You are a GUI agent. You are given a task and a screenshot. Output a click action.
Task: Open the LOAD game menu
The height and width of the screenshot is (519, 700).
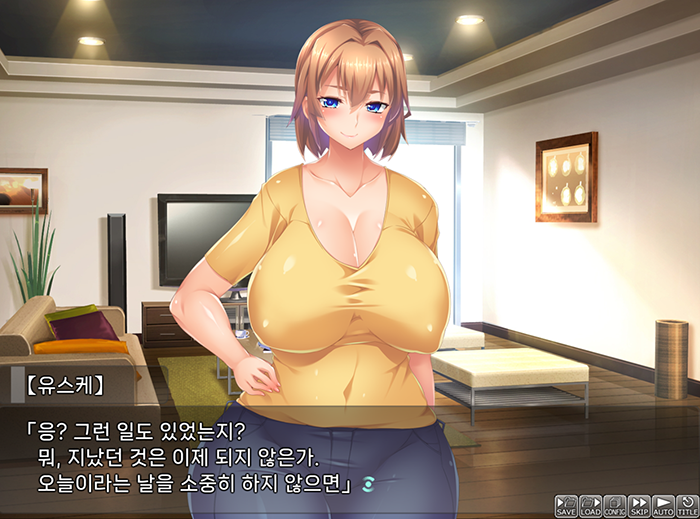(x=590, y=505)
